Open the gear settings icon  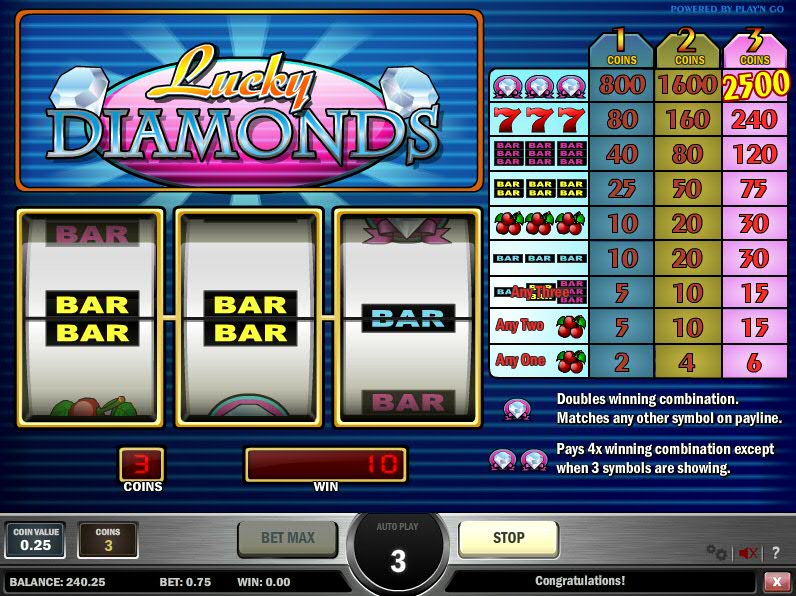(716, 552)
